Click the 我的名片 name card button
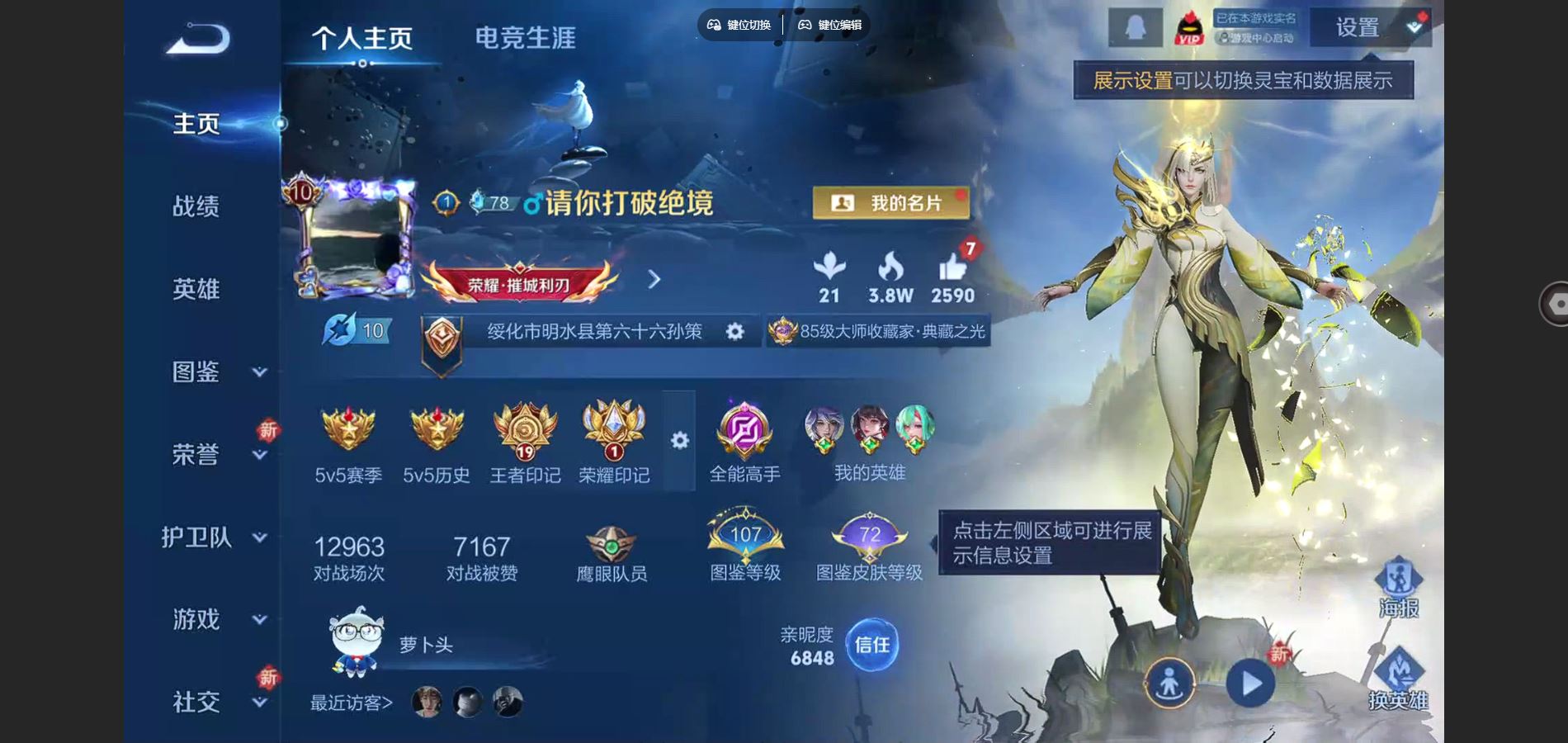This screenshot has width=1568, height=743. (x=893, y=203)
